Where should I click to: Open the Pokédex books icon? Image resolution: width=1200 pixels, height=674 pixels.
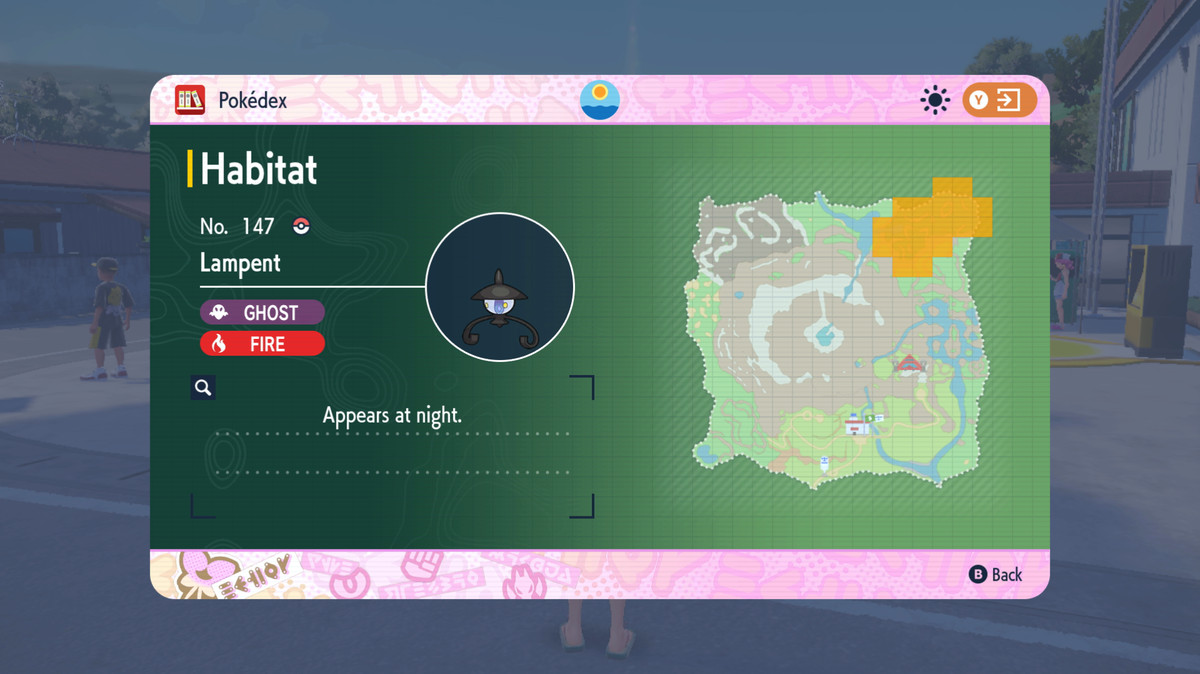coord(190,100)
